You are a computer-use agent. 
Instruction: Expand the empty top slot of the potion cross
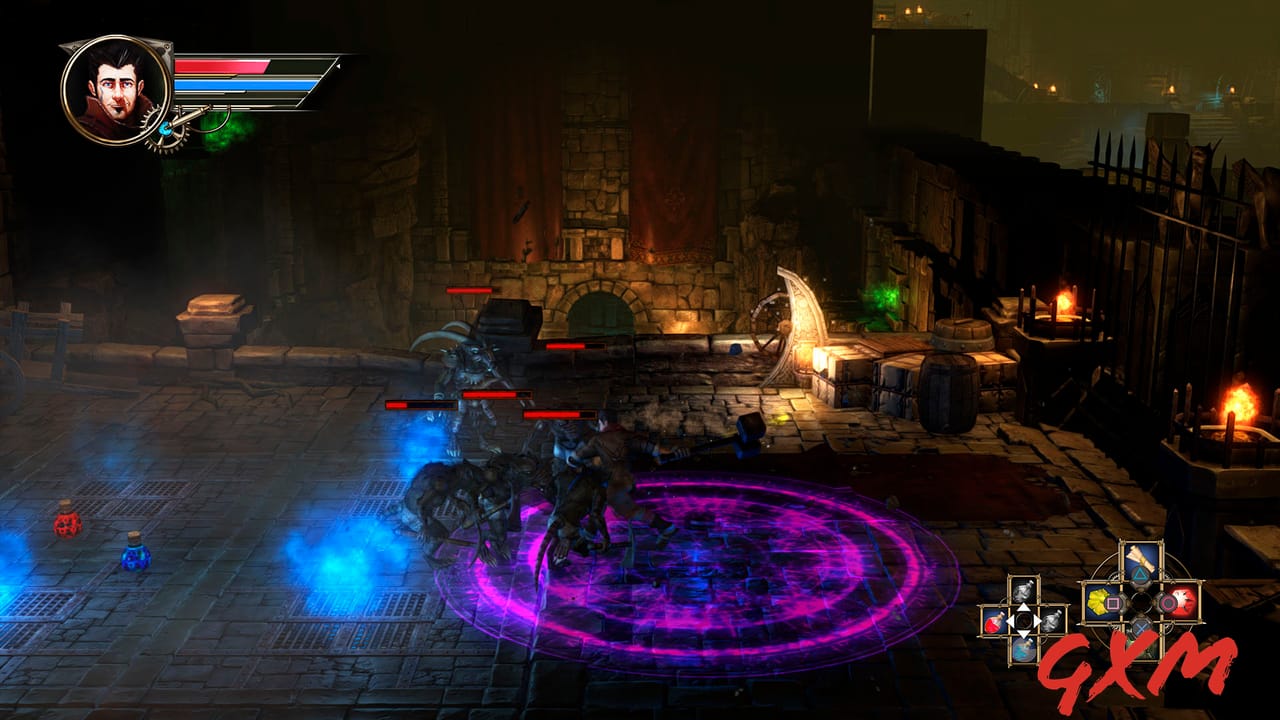1023,592
